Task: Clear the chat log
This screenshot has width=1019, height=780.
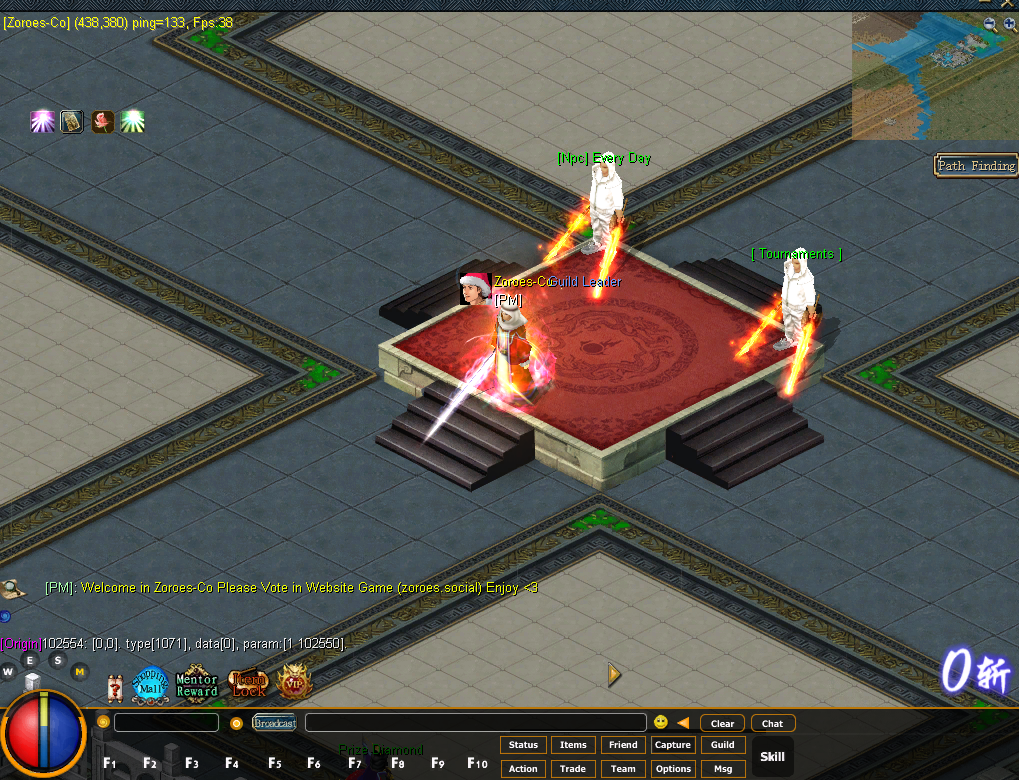Action: [722, 723]
